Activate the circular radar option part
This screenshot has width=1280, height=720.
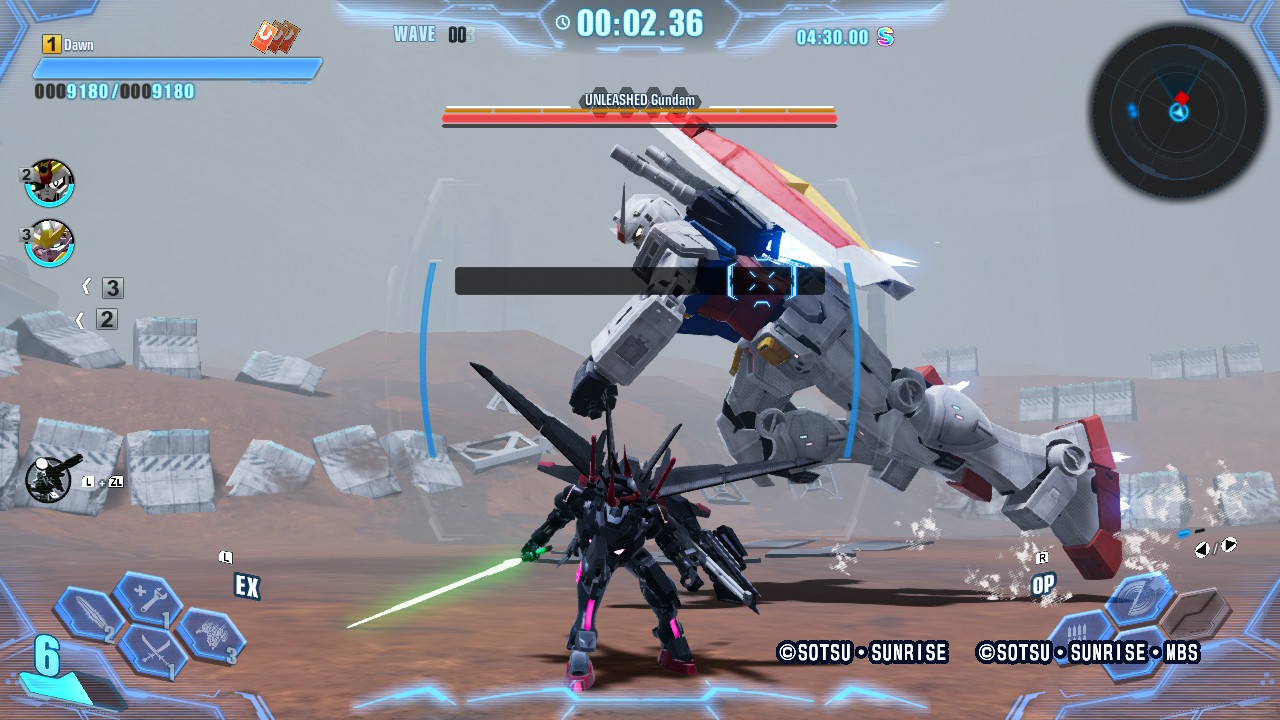click(1139, 600)
